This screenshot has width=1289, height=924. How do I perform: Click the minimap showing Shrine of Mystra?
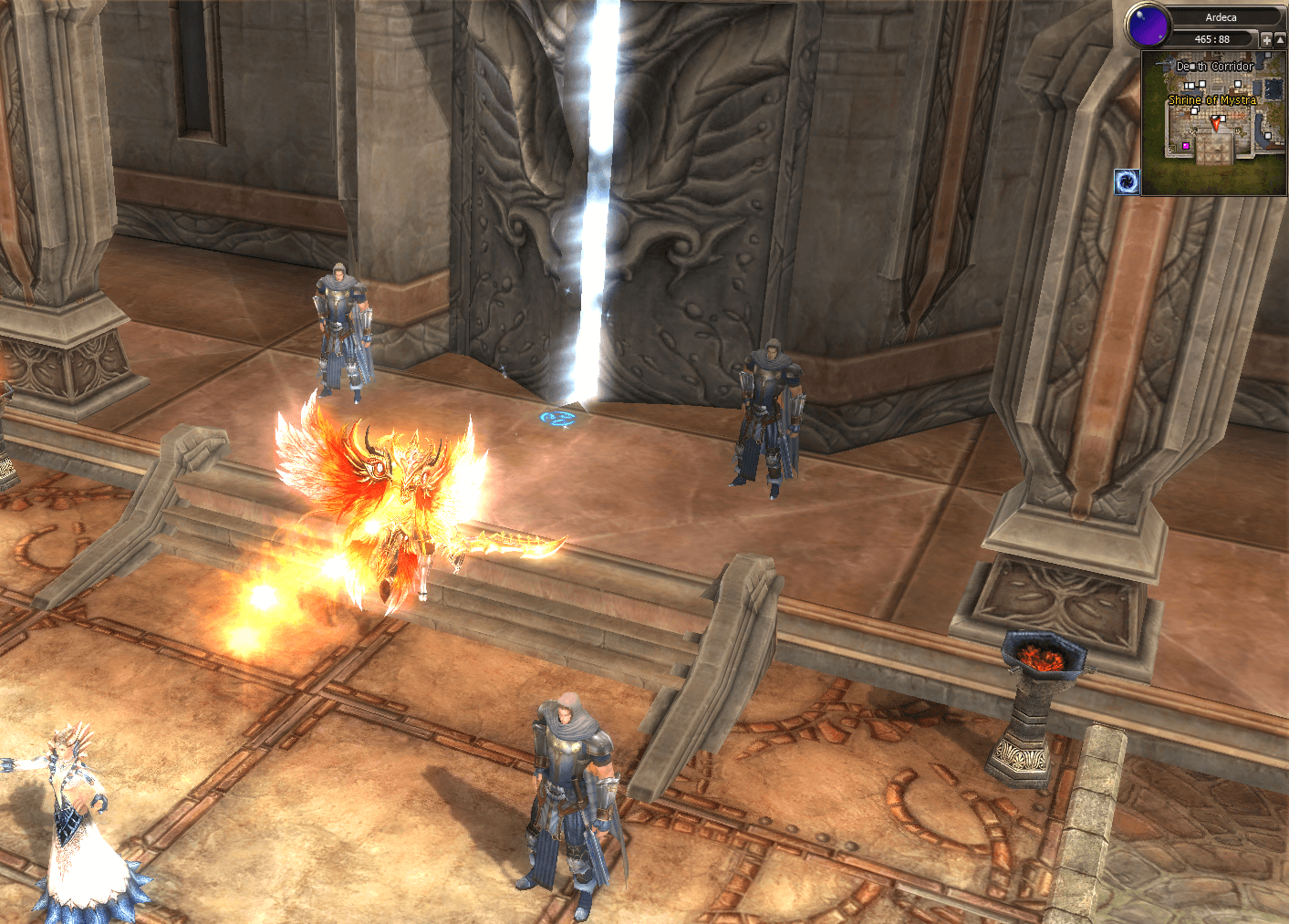[1213, 123]
